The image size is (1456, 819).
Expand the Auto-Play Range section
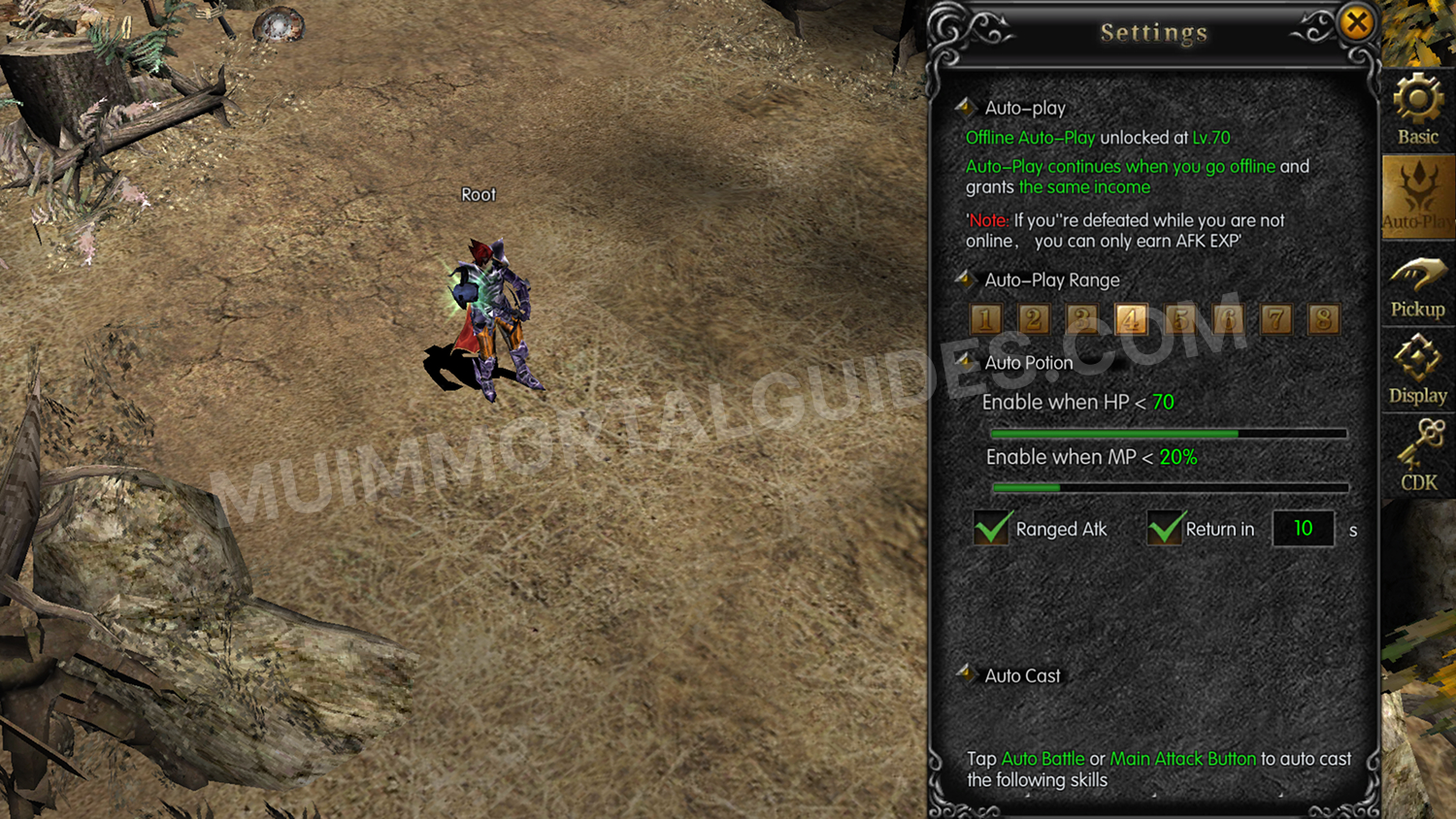(x=965, y=279)
